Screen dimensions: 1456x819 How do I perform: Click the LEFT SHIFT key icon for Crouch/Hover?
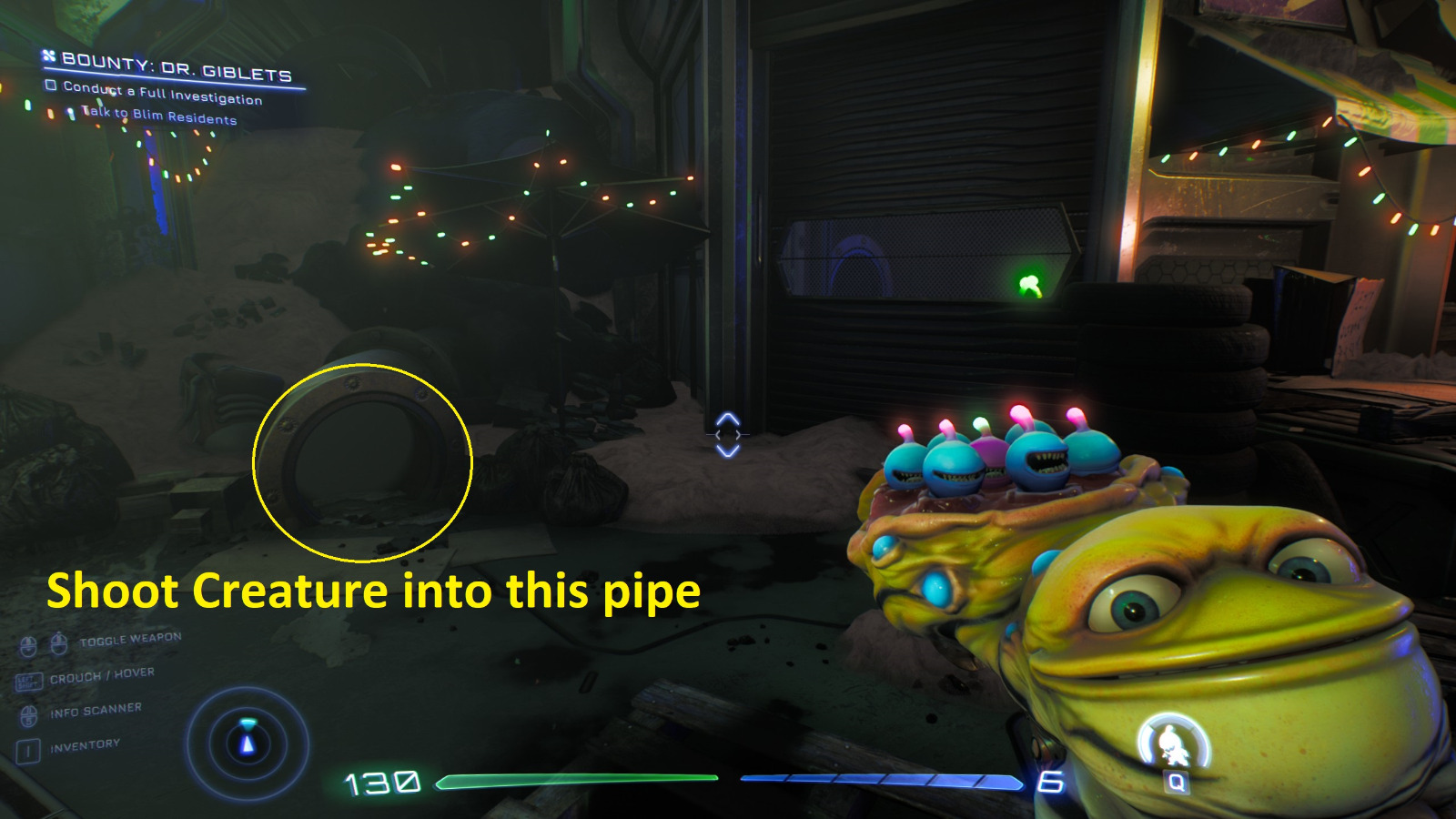(x=30, y=681)
